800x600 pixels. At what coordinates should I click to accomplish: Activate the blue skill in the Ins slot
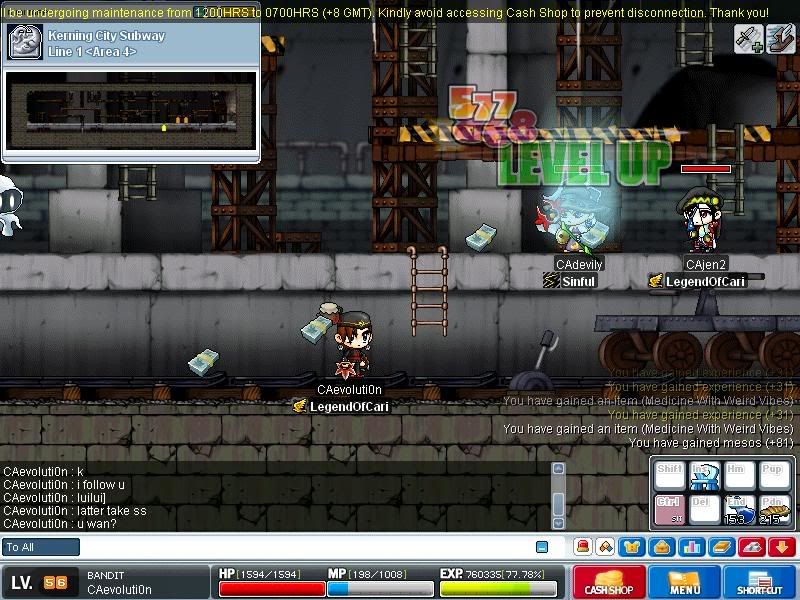coord(704,476)
